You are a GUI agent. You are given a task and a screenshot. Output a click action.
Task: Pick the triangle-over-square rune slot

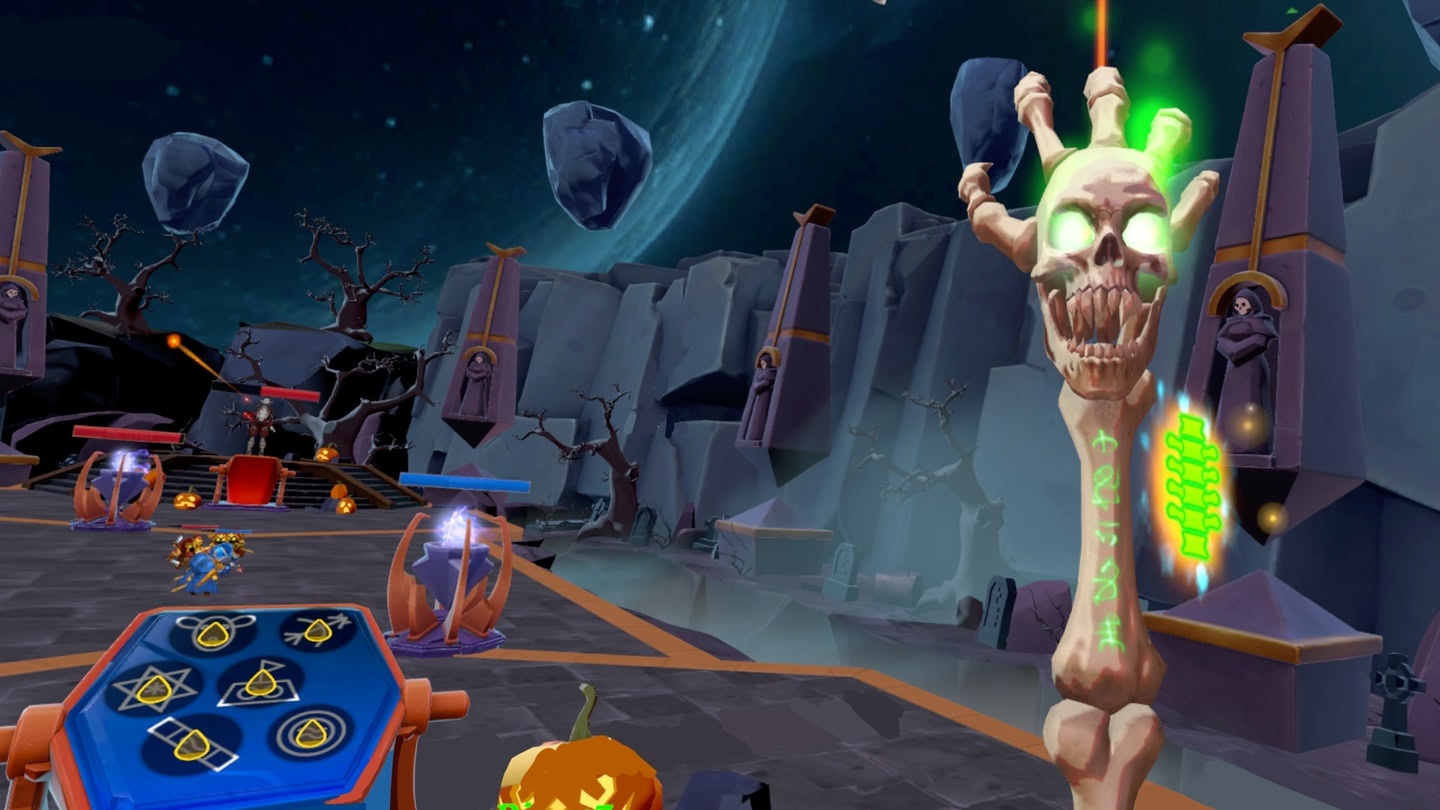pyautogui.click(x=260, y=682)
